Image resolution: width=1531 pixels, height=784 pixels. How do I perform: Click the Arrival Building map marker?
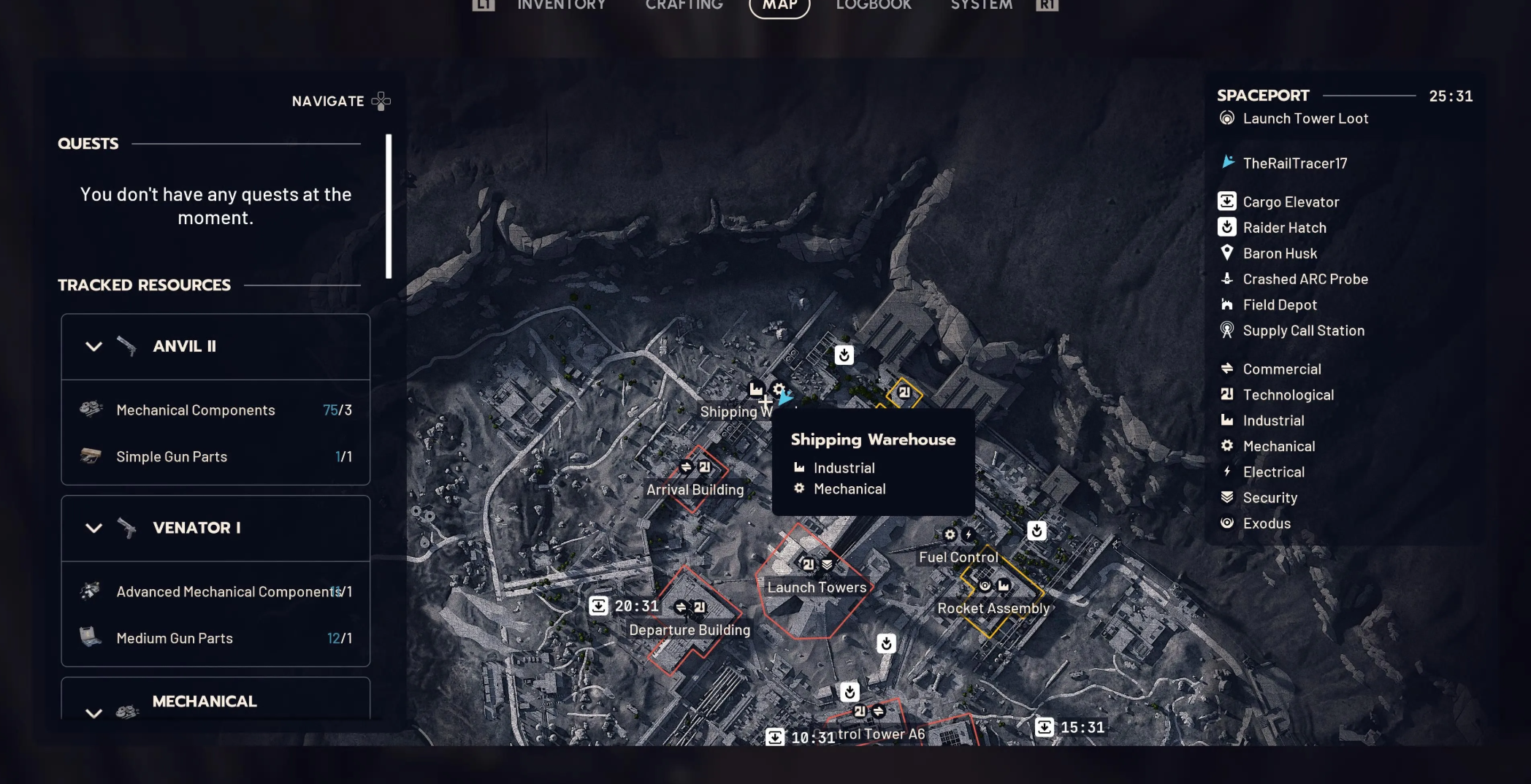695,490
